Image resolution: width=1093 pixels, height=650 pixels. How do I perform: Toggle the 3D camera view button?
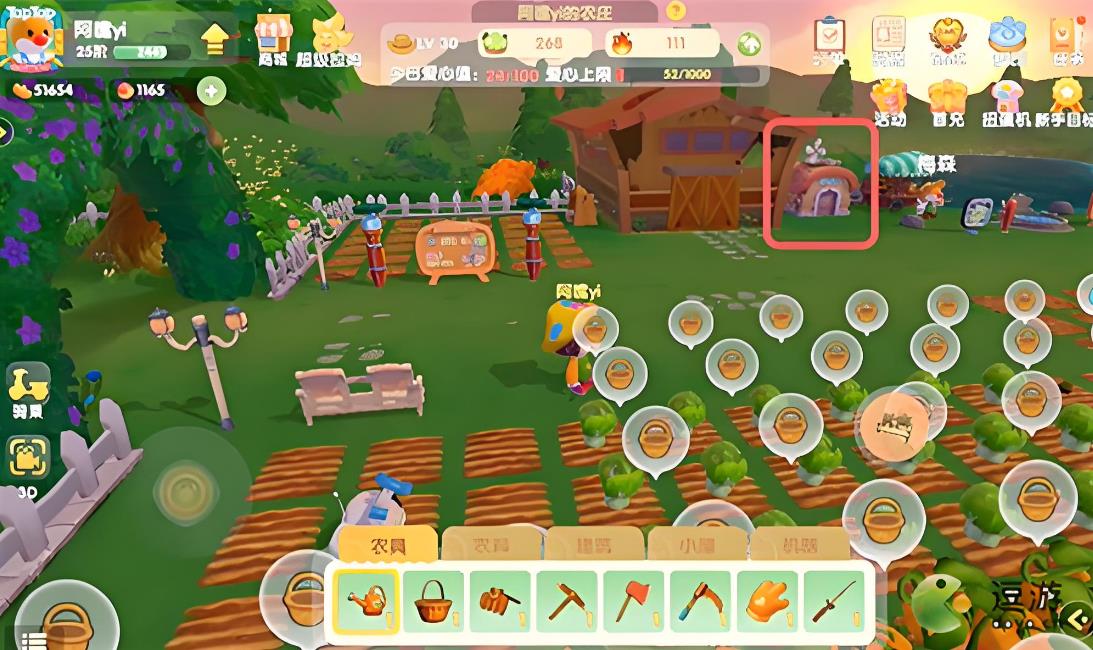[x=28, y=458]
